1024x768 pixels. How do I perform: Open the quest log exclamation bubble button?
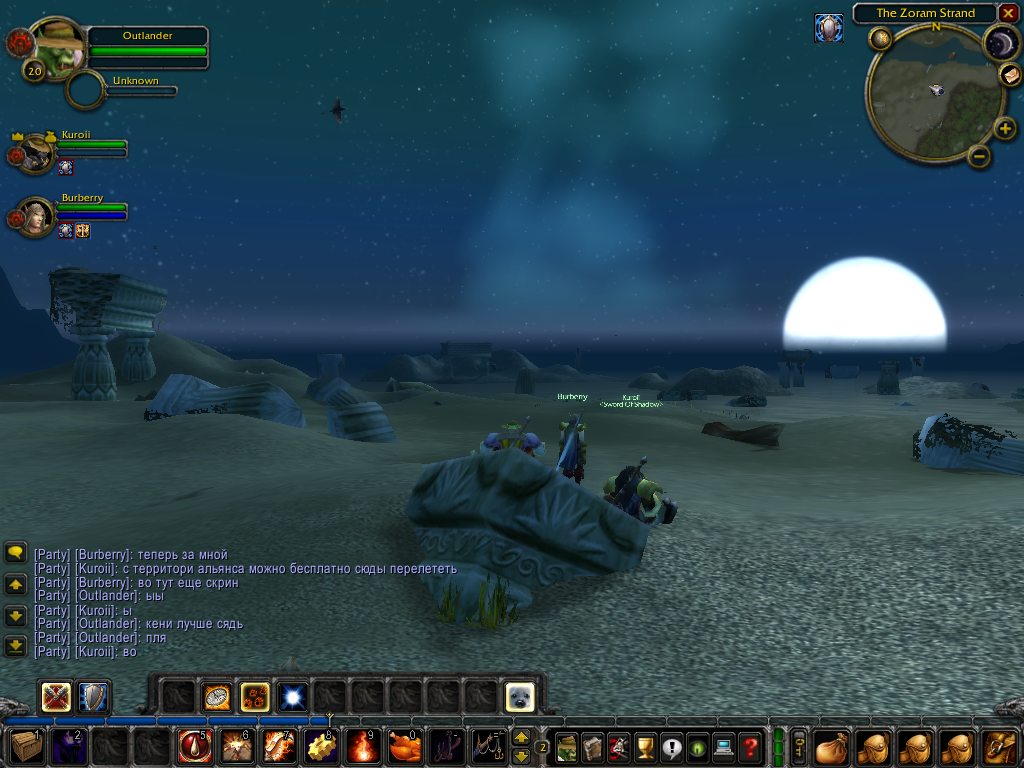point(671,746)
